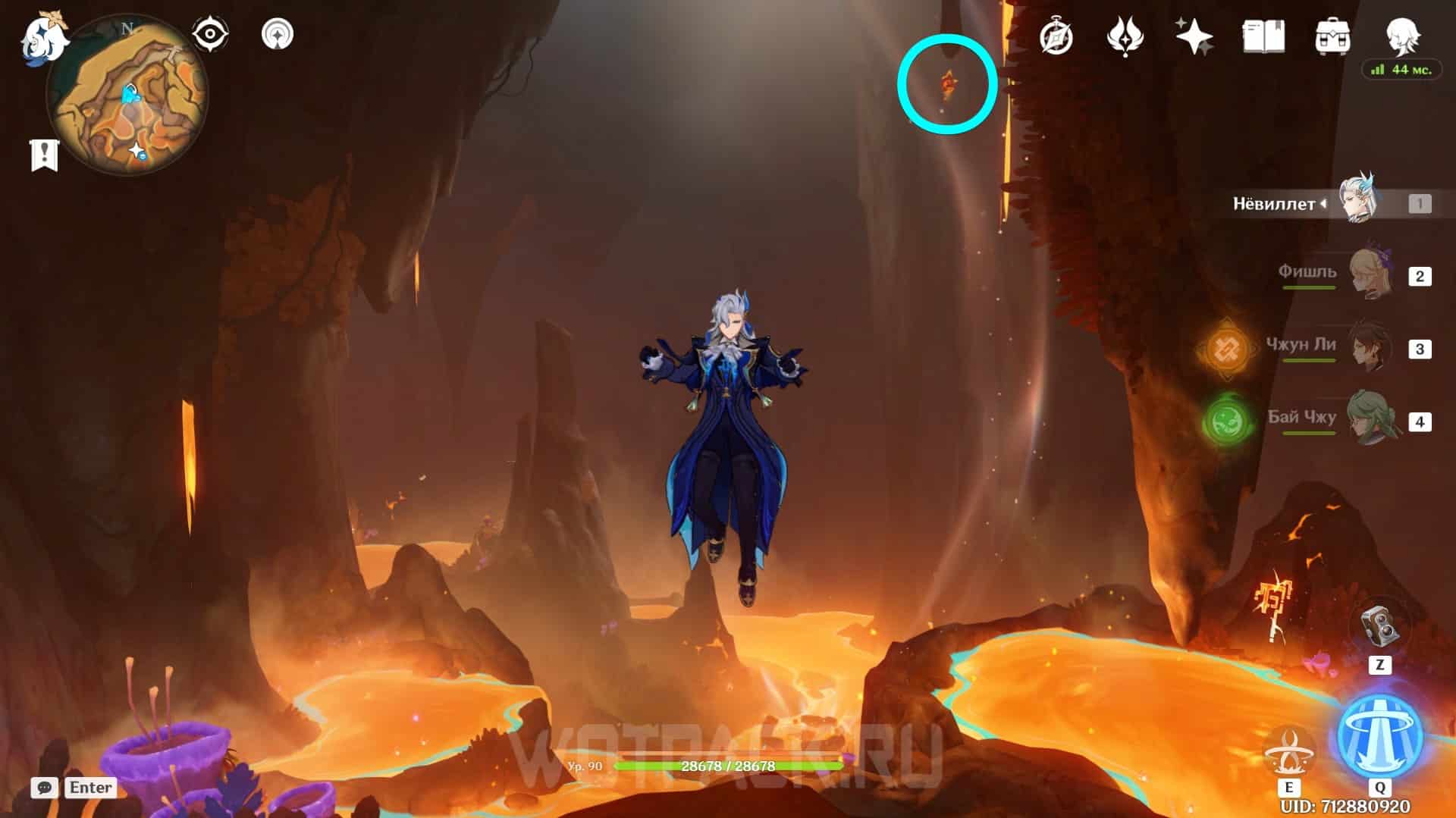Screen dimensions: 1456x818
Task: Toggle the elemental sight eye icon
Action: pos(209,35)
